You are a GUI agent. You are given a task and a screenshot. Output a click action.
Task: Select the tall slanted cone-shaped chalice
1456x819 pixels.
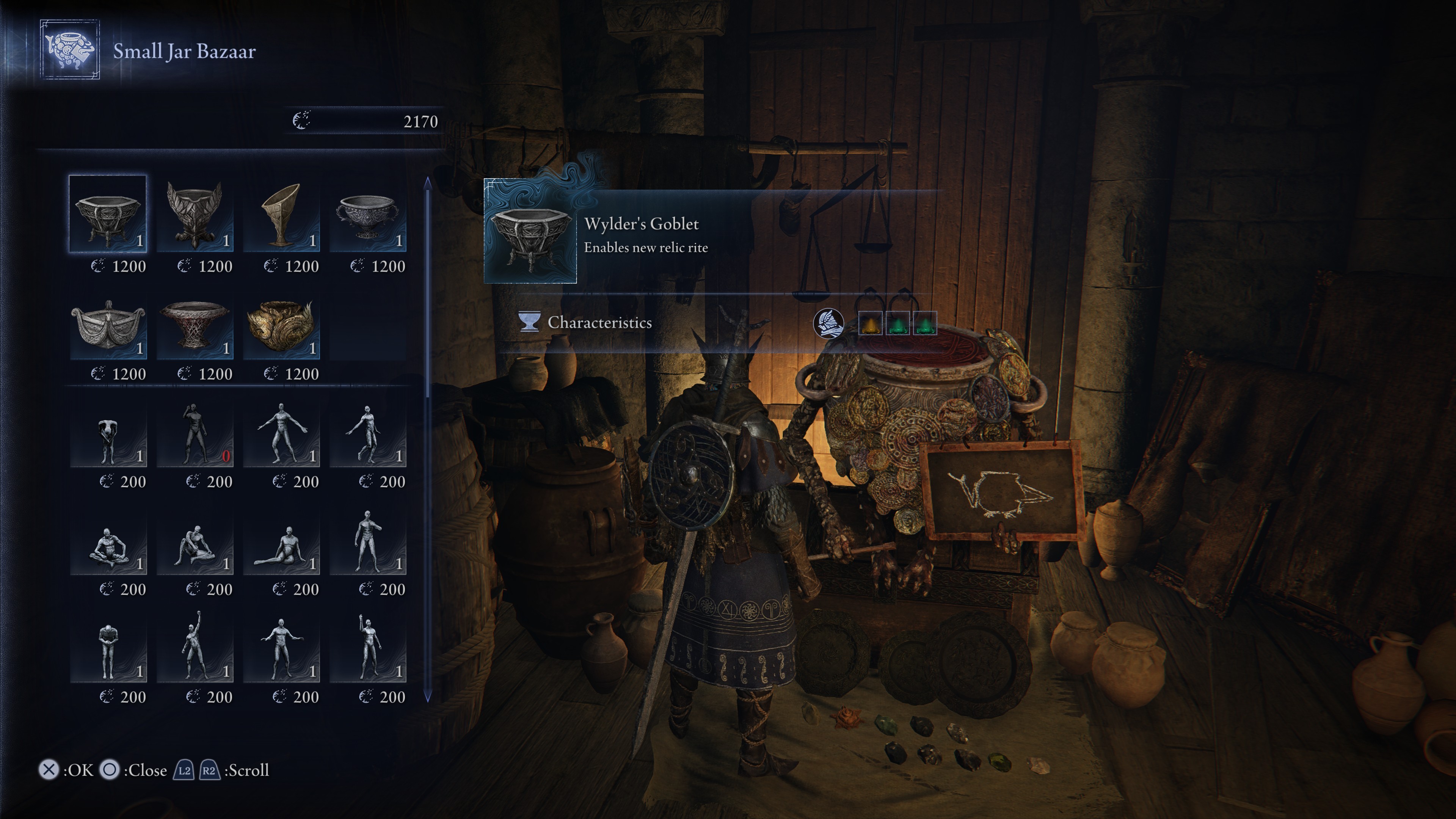[281, 213]
